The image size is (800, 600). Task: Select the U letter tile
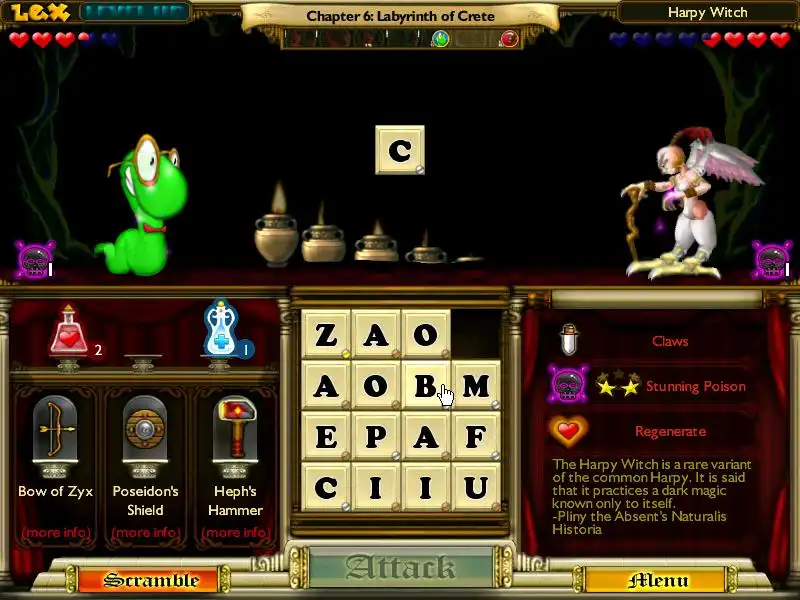tap(476, 487)
